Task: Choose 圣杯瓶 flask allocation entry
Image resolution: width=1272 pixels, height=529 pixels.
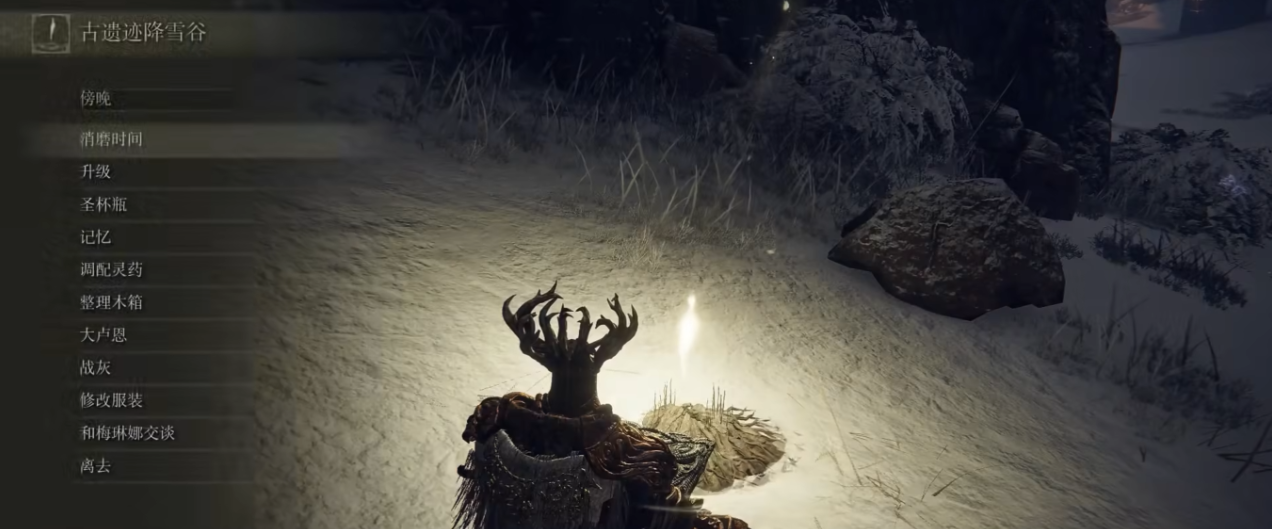Action: point(104,205)
